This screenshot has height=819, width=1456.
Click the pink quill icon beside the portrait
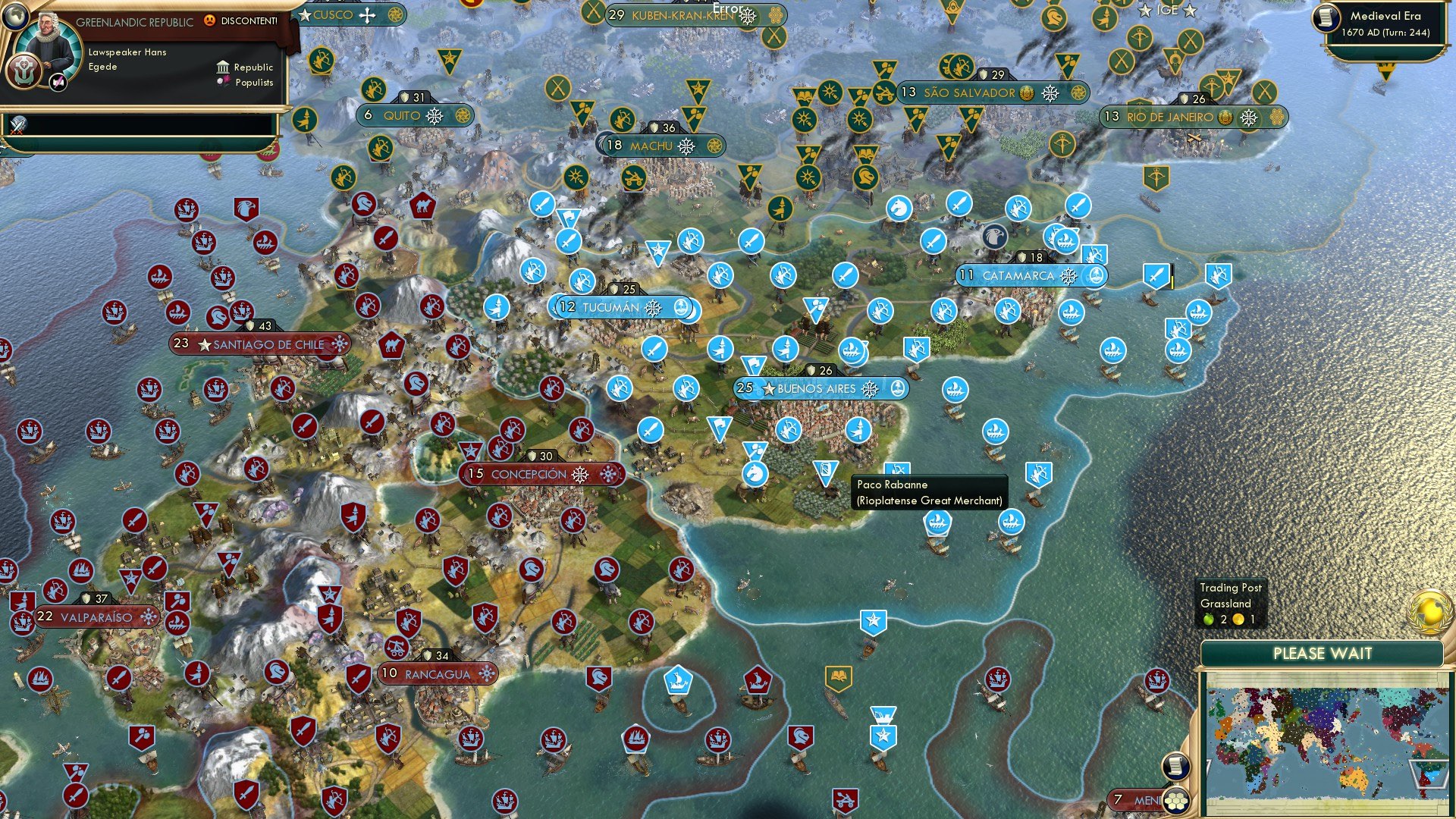click(58, 82)
